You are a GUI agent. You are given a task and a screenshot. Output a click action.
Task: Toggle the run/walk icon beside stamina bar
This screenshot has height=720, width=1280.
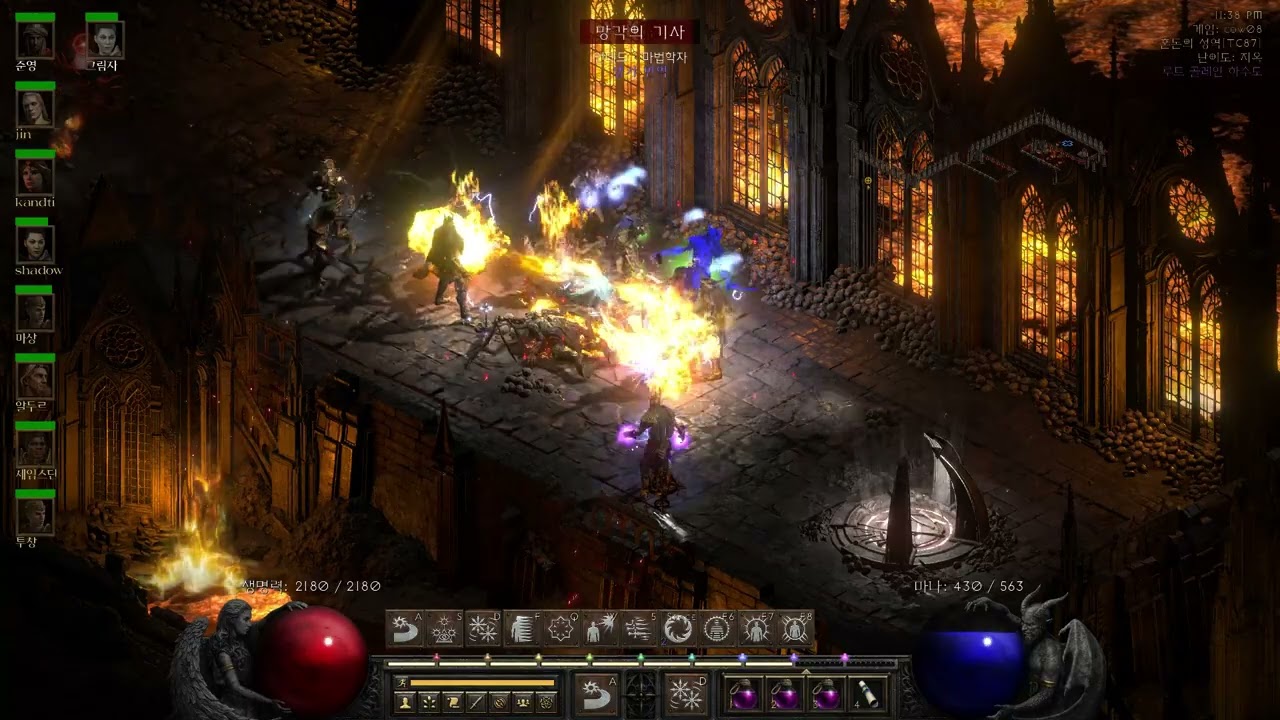pyautogui.click(x=402, y=682)
